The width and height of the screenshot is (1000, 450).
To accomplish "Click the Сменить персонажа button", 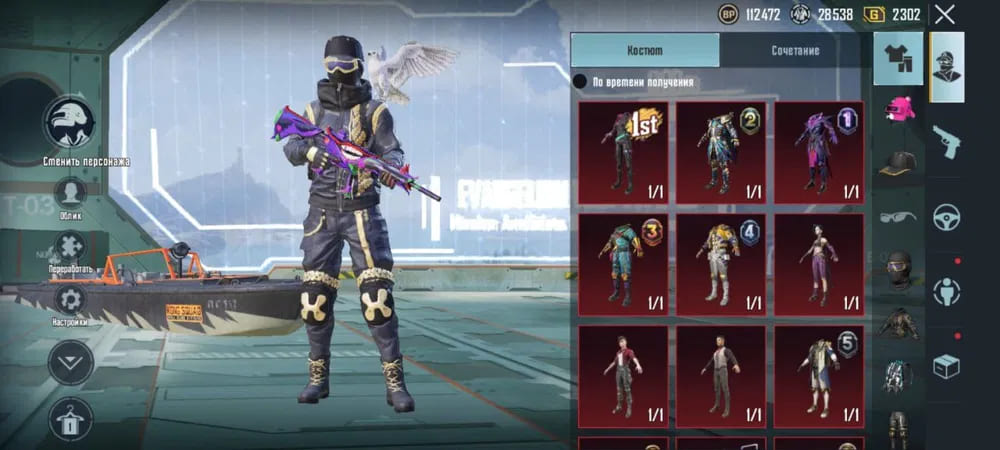I will (x=70, y=124).
